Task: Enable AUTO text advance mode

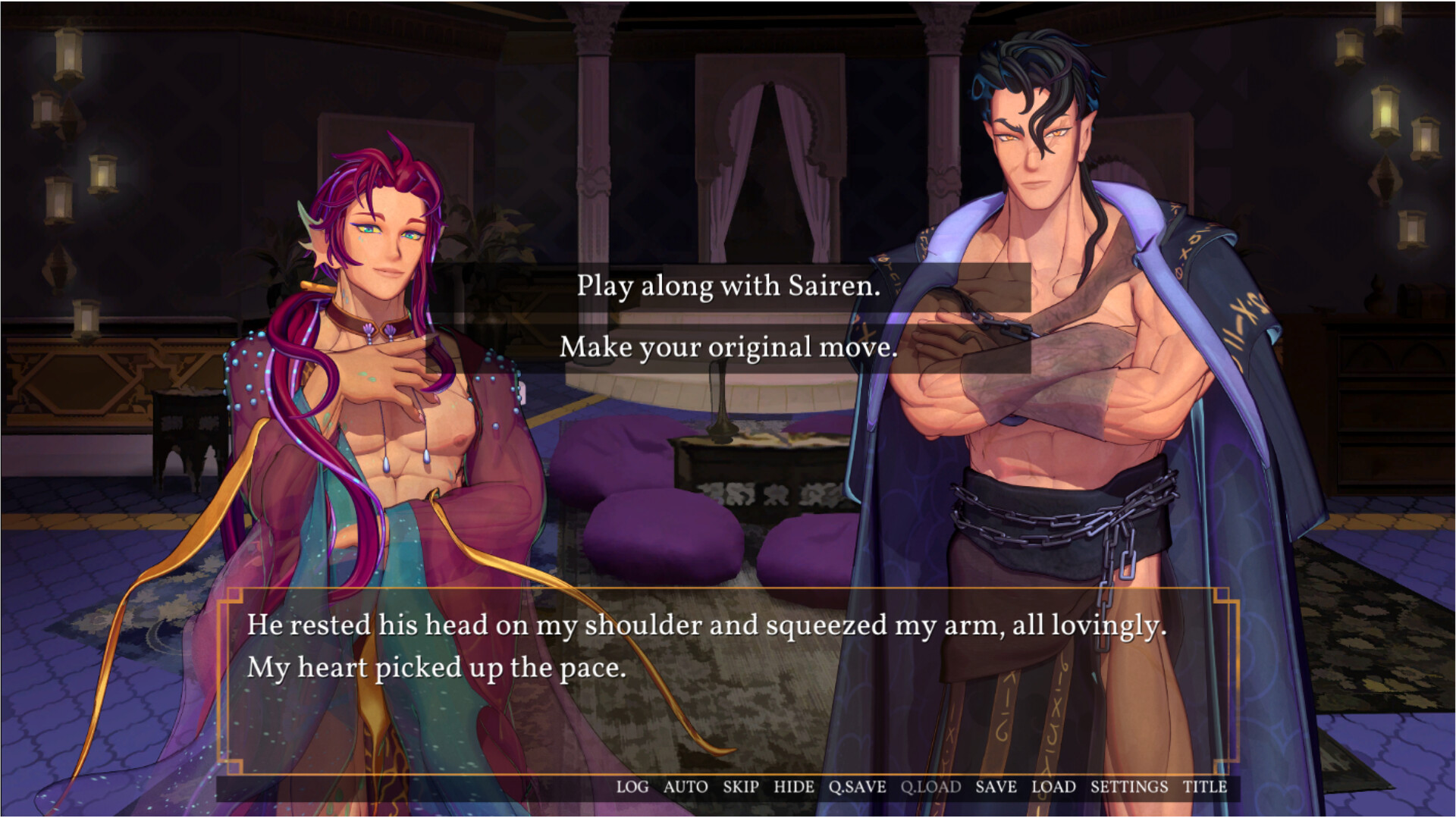Action: pos(685,787)
